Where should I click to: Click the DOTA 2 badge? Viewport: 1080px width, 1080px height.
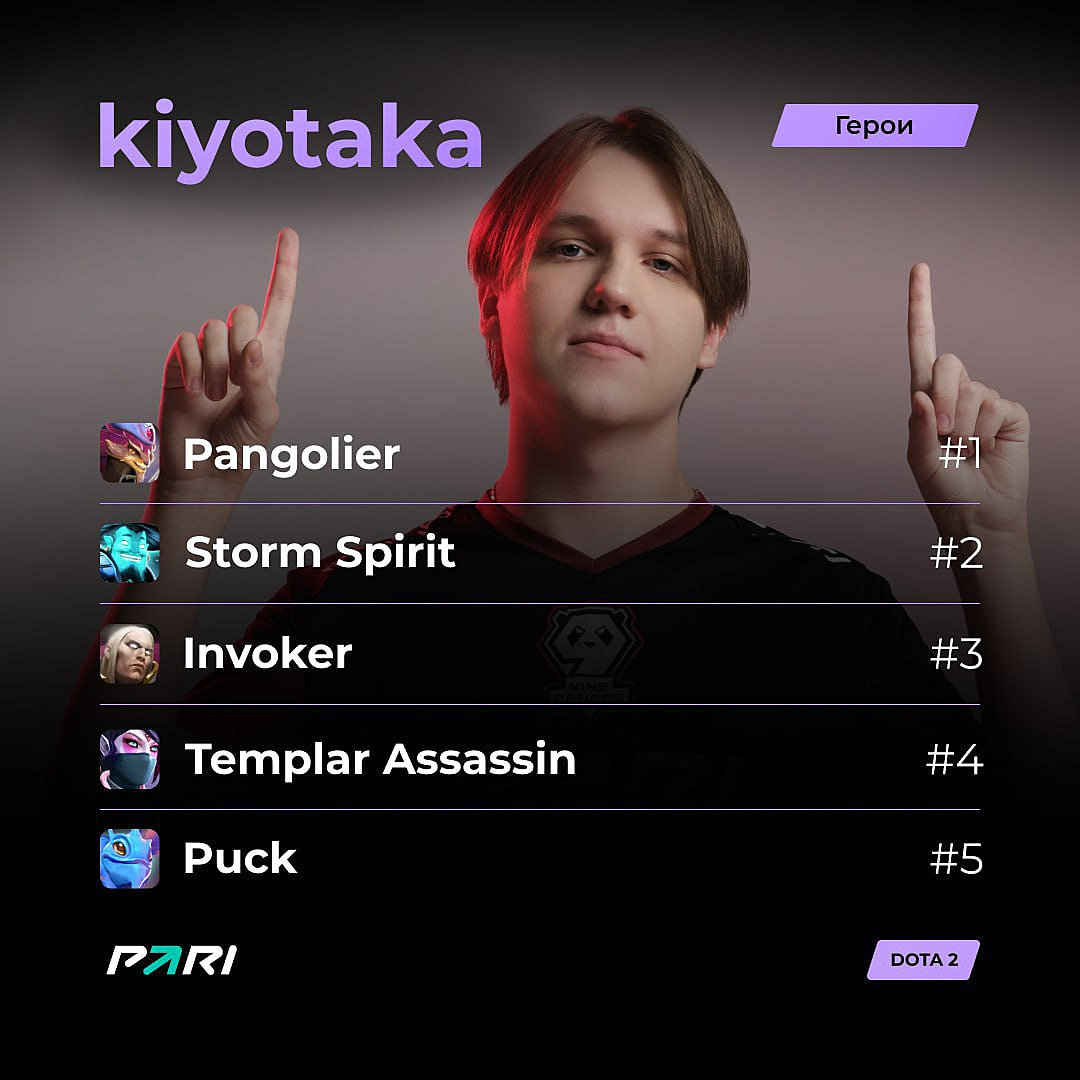[923, 960]
